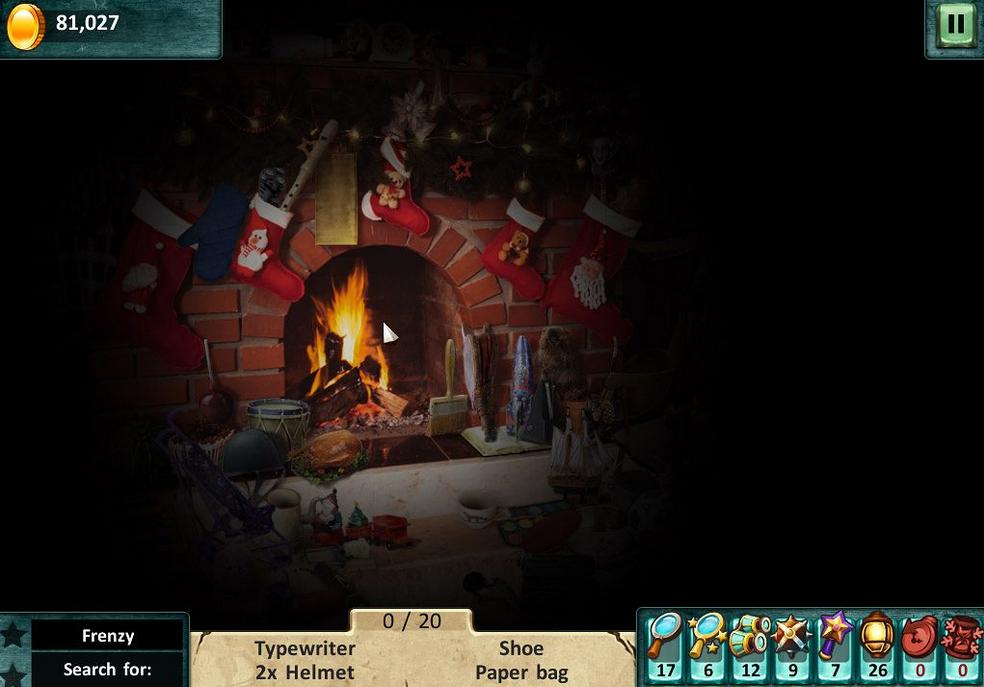Choose Paper bag in the search list
The image size is (984, 687).
521,672
